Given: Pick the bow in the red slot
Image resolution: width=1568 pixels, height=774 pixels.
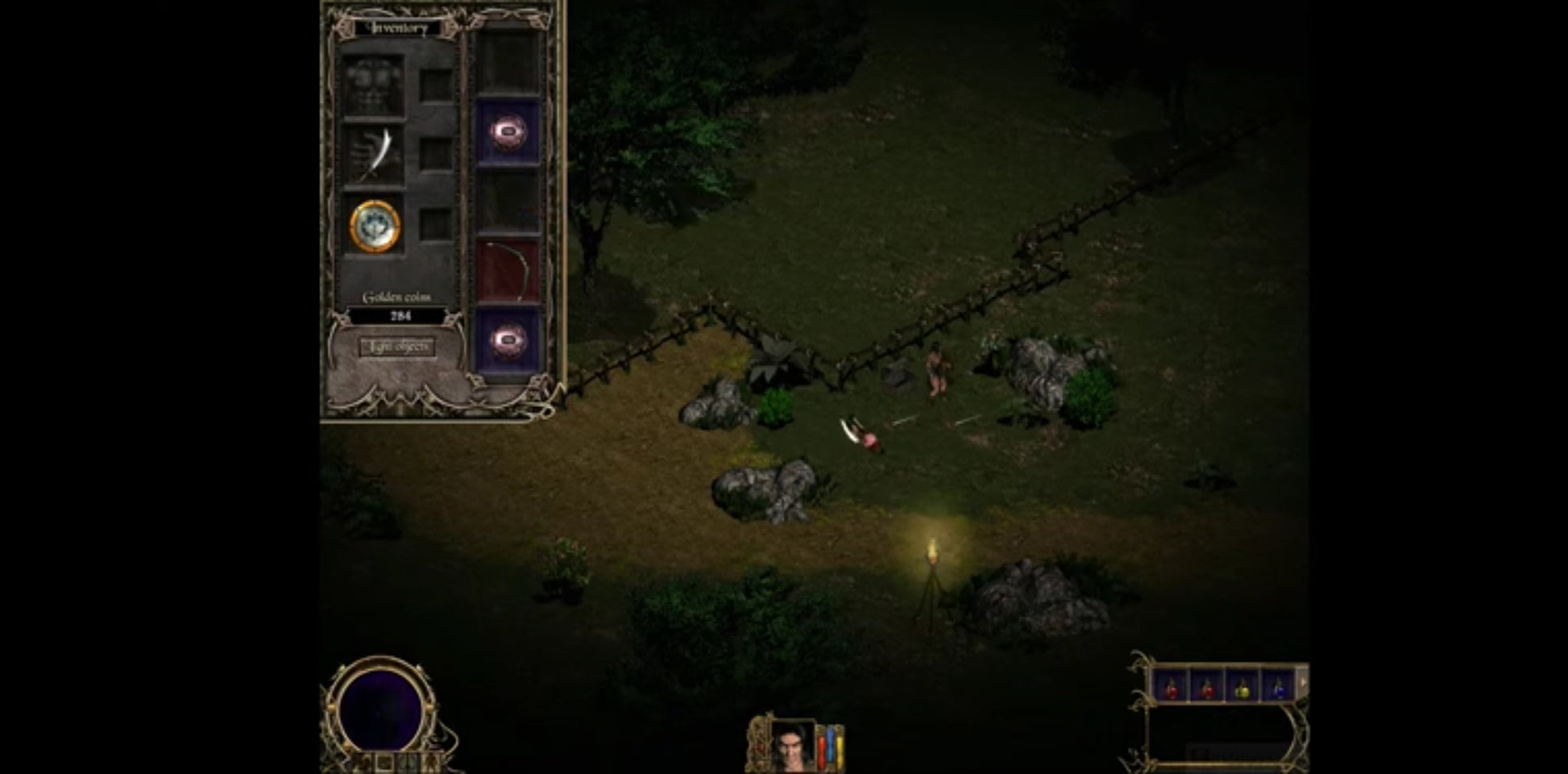Looking at the screenshot, I should [508, 272].
